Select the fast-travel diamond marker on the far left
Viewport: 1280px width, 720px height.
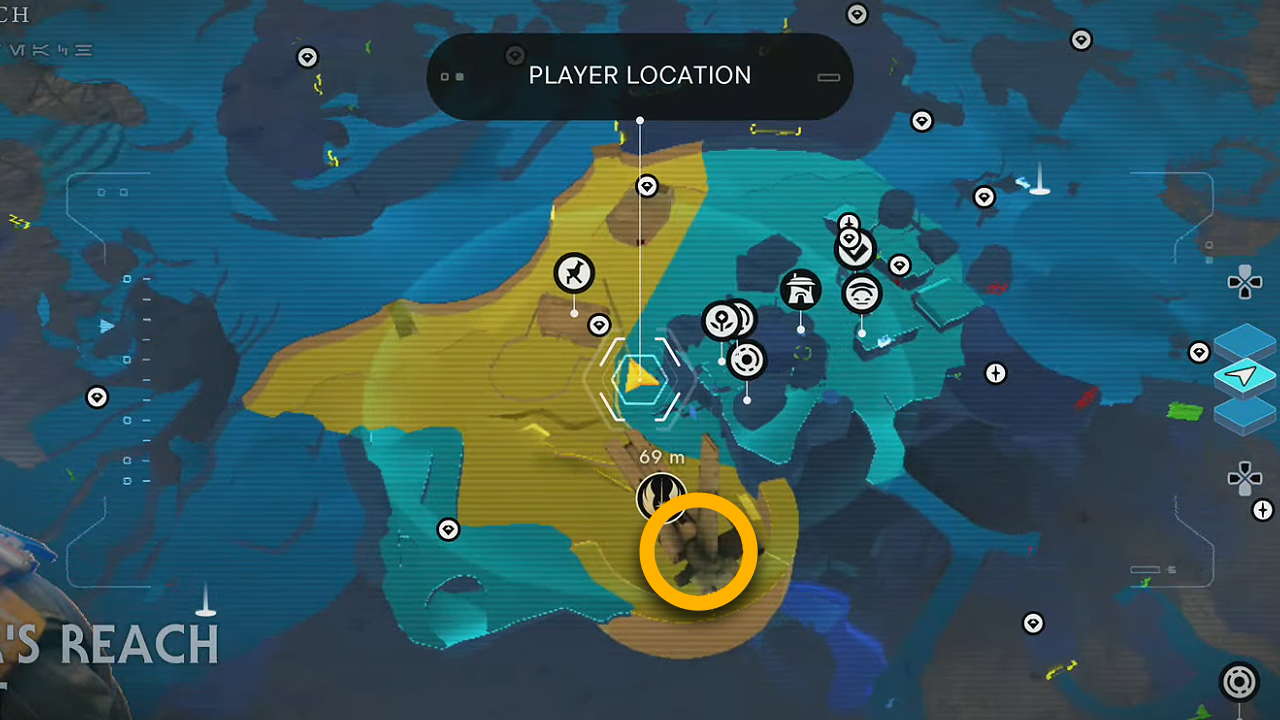(97, 397)
